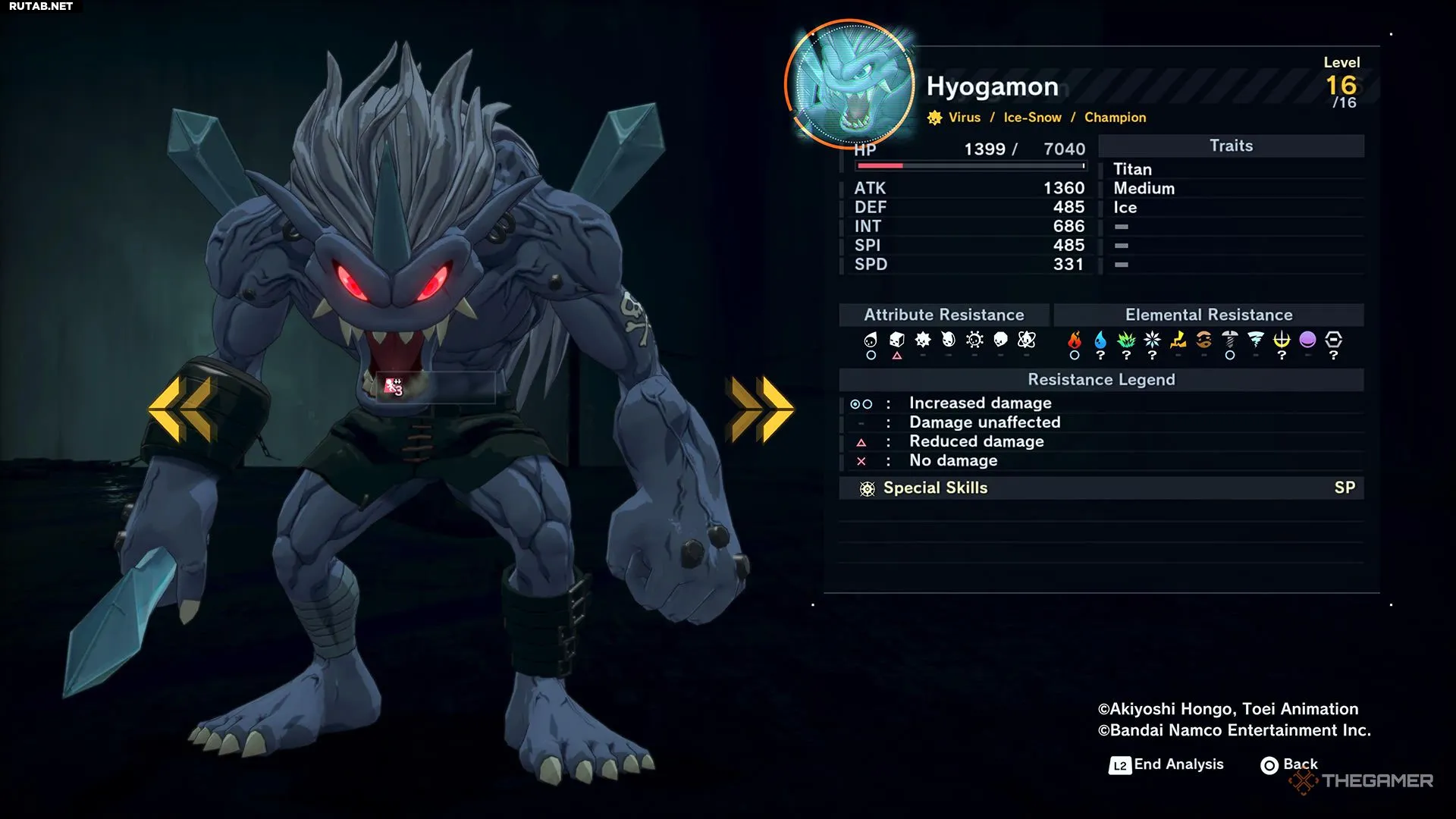Select the wind tornado resistance icon
Viewport: 1456px width, 819px height.
[1256, 340]
